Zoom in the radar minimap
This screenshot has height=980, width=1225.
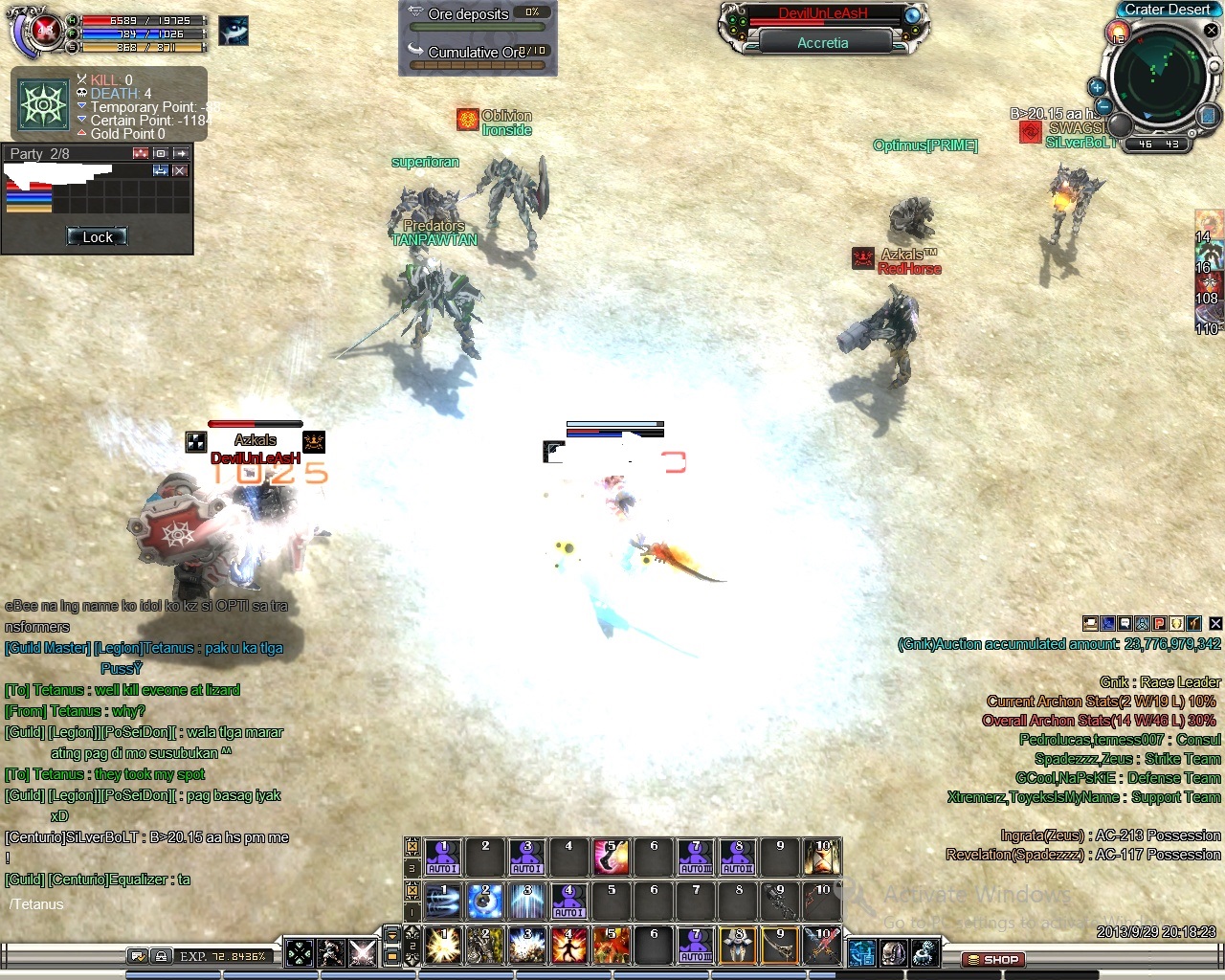[x=1097, y=88]
